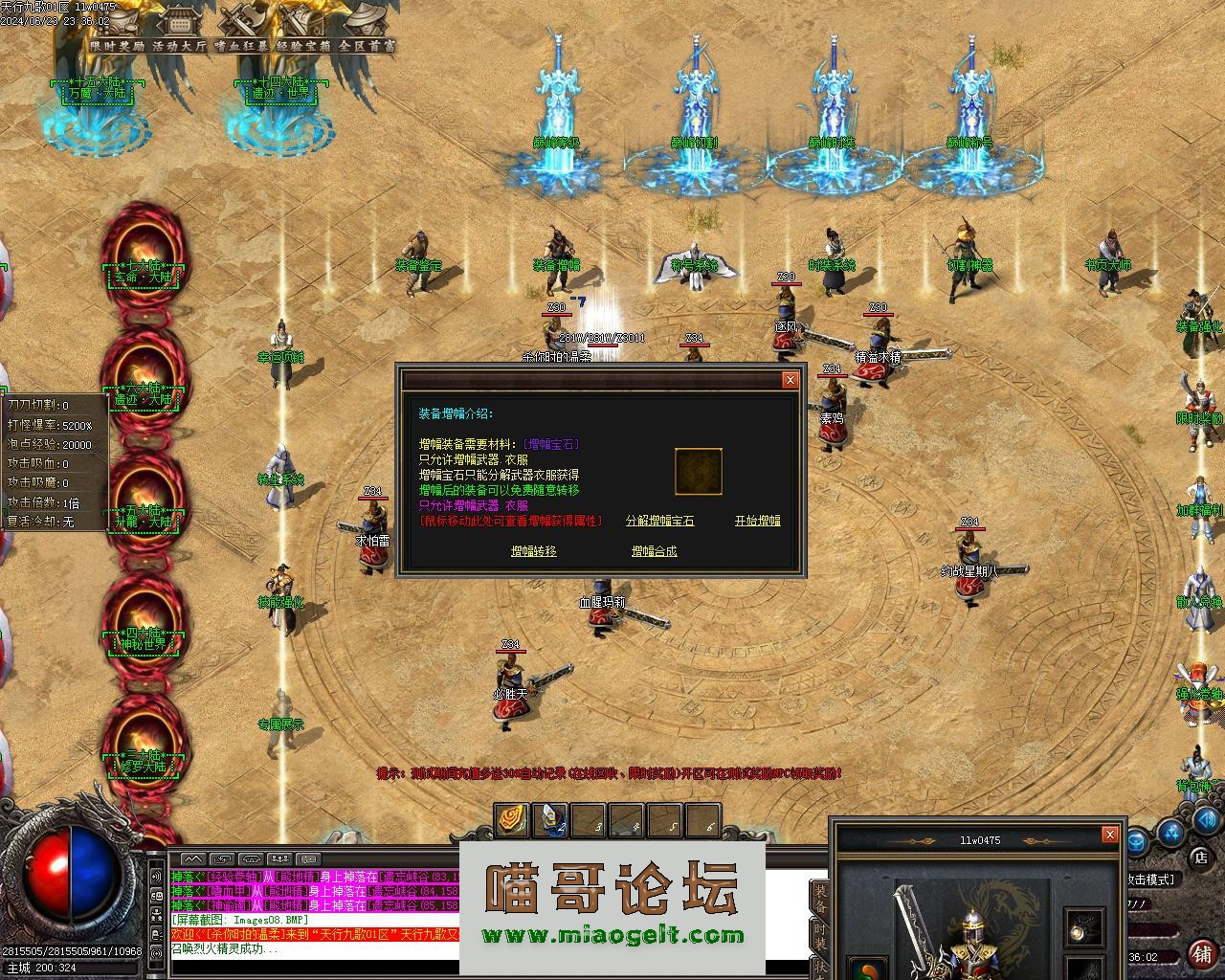Image resolution: width=1225 pixels, height=980 pixels.
Task: Switch to the 装备 equipment tab
Action: (x=819, y=900)
